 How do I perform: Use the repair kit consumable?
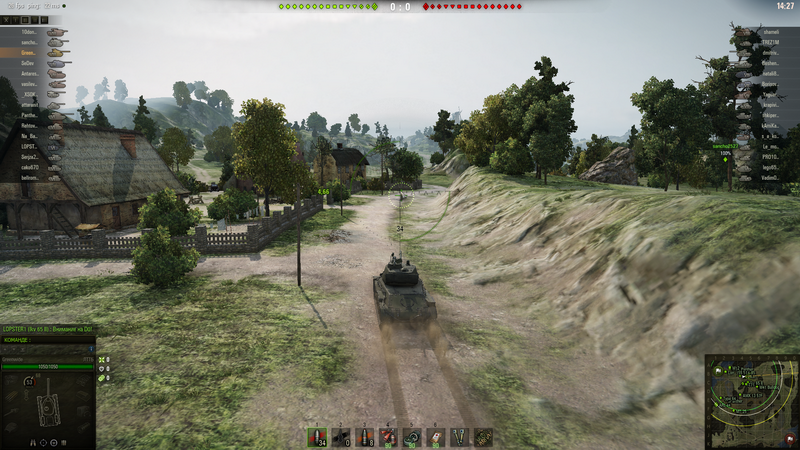coord(411,437)
